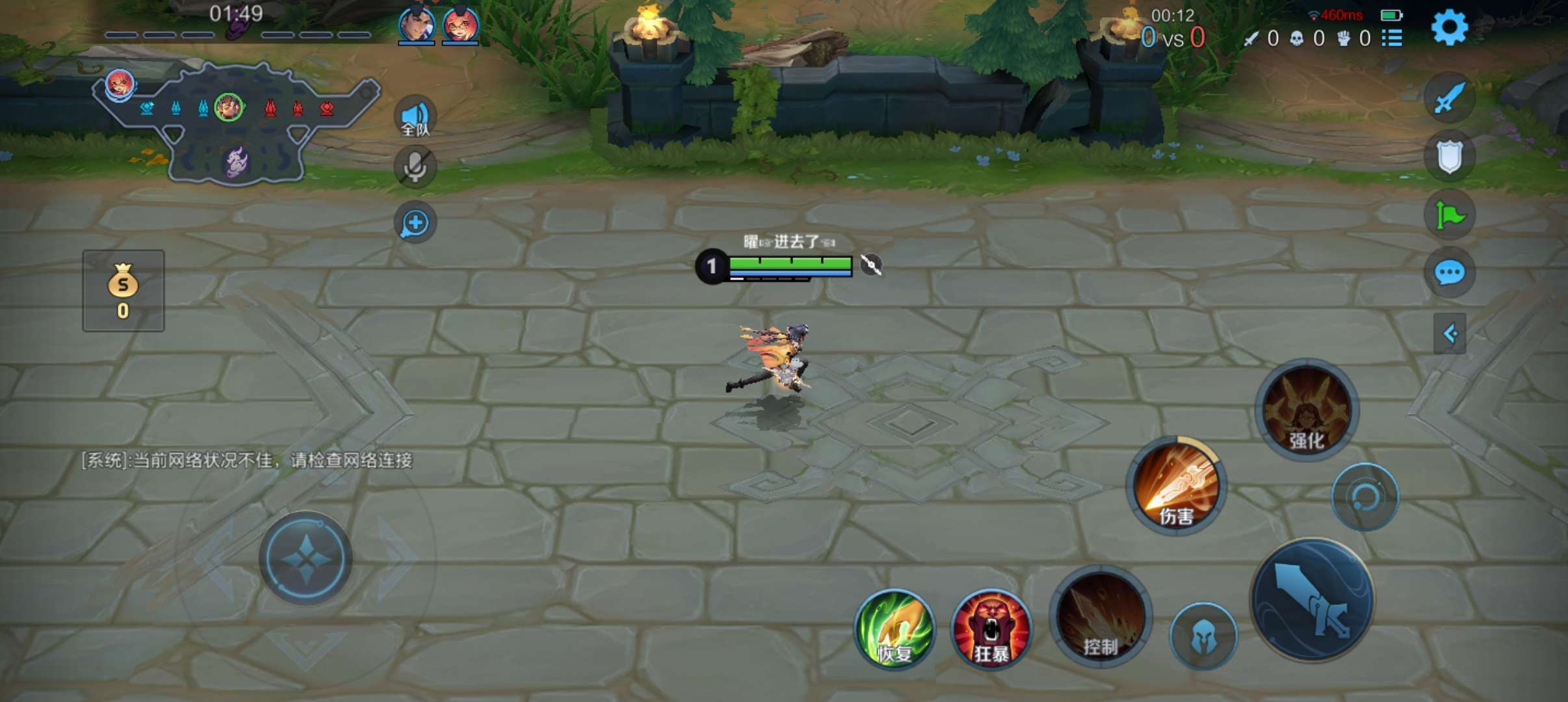Activate the 强化 skill
The height and width of the screenshot is (702, 1568).
[x=1306, y=410]
